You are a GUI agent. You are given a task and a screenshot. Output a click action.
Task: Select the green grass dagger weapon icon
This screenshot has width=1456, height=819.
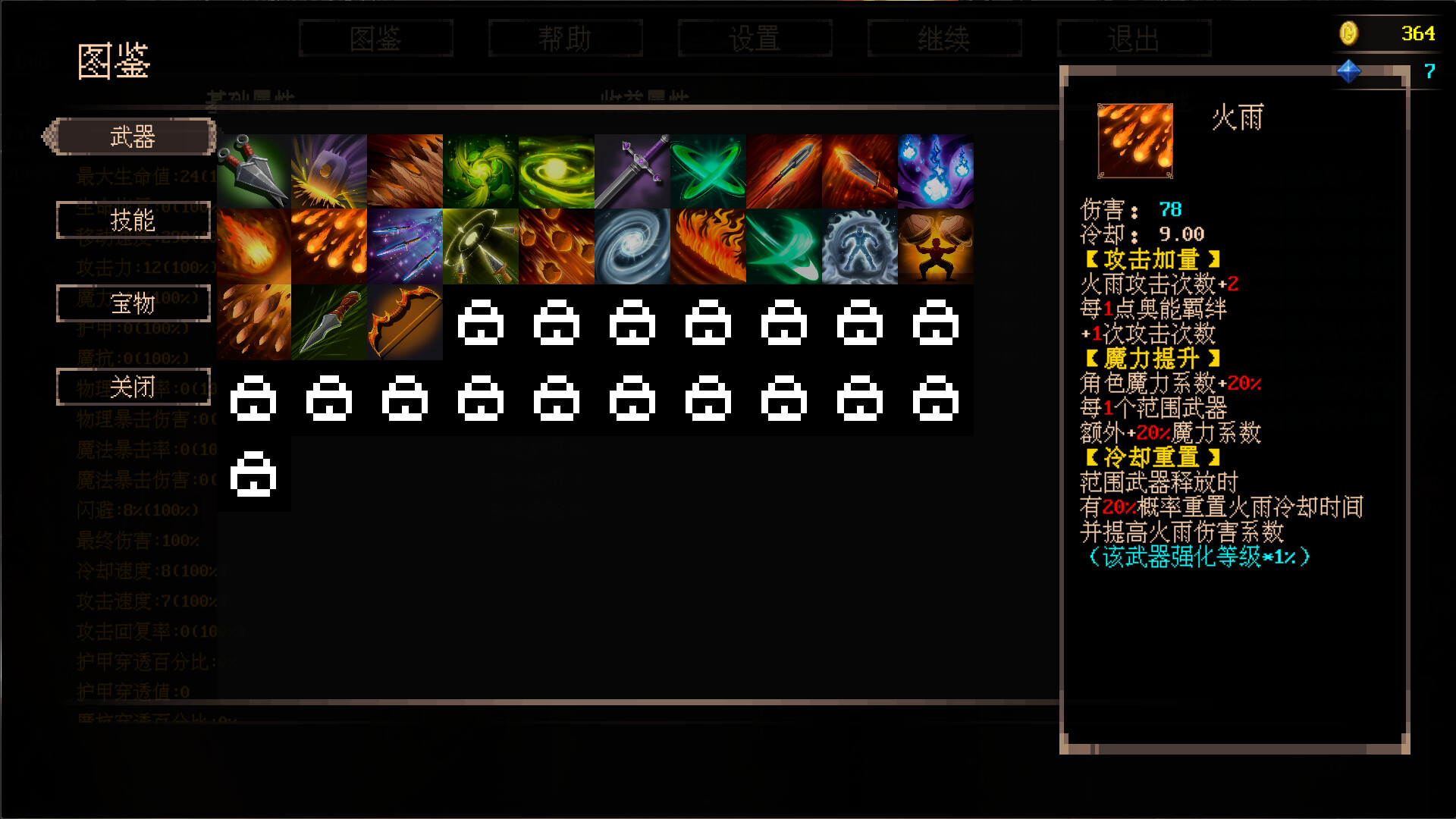click(329, 321)
